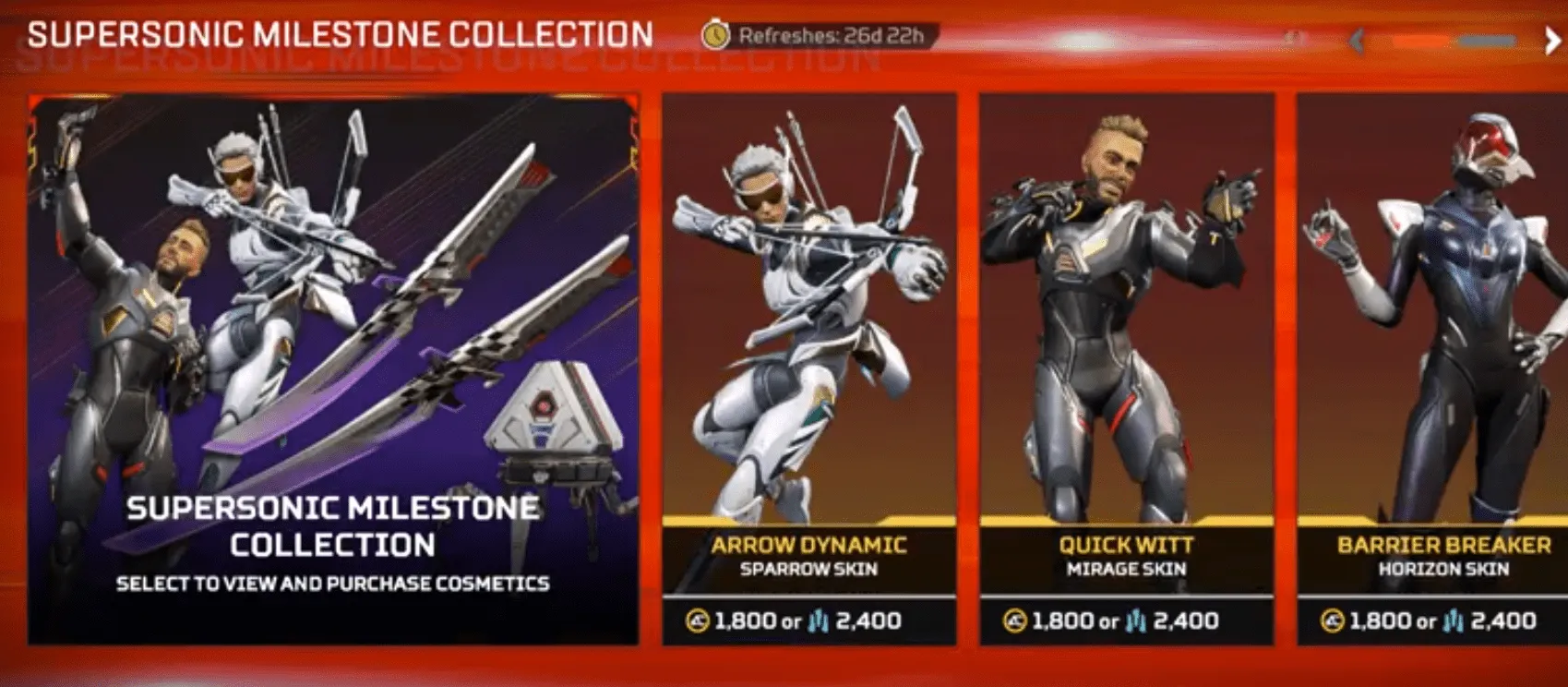This screenshot has height=687, width=1568.
Task: Select to view and purchase cosmetics
Action: coord(332,583)
